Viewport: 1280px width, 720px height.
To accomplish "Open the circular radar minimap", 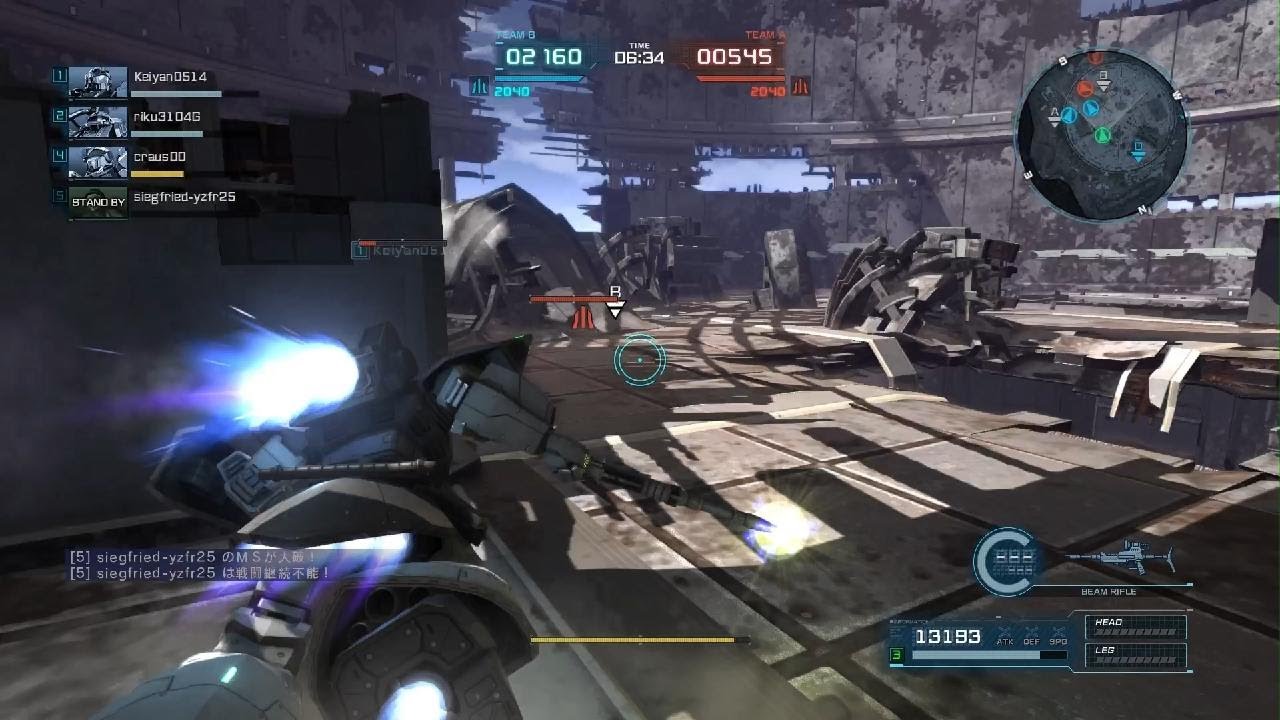I will (x=1100, y=133).
